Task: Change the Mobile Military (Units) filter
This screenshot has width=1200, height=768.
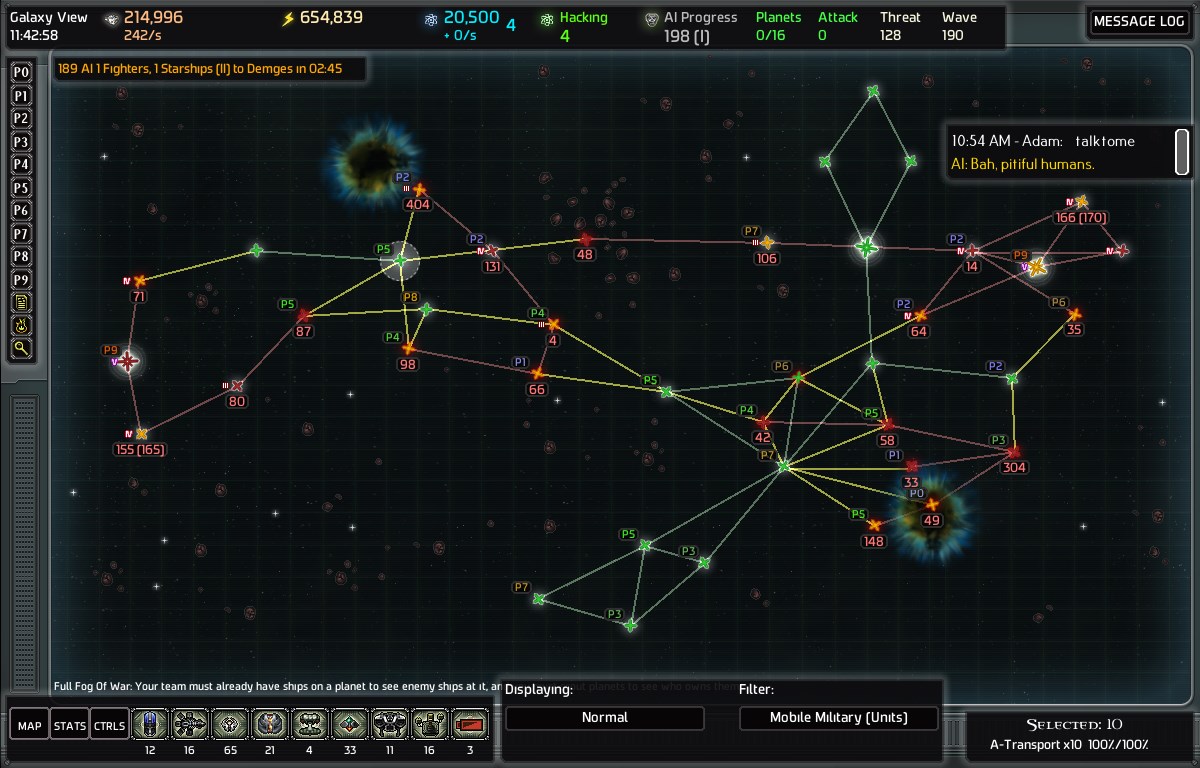Action: 839,717
